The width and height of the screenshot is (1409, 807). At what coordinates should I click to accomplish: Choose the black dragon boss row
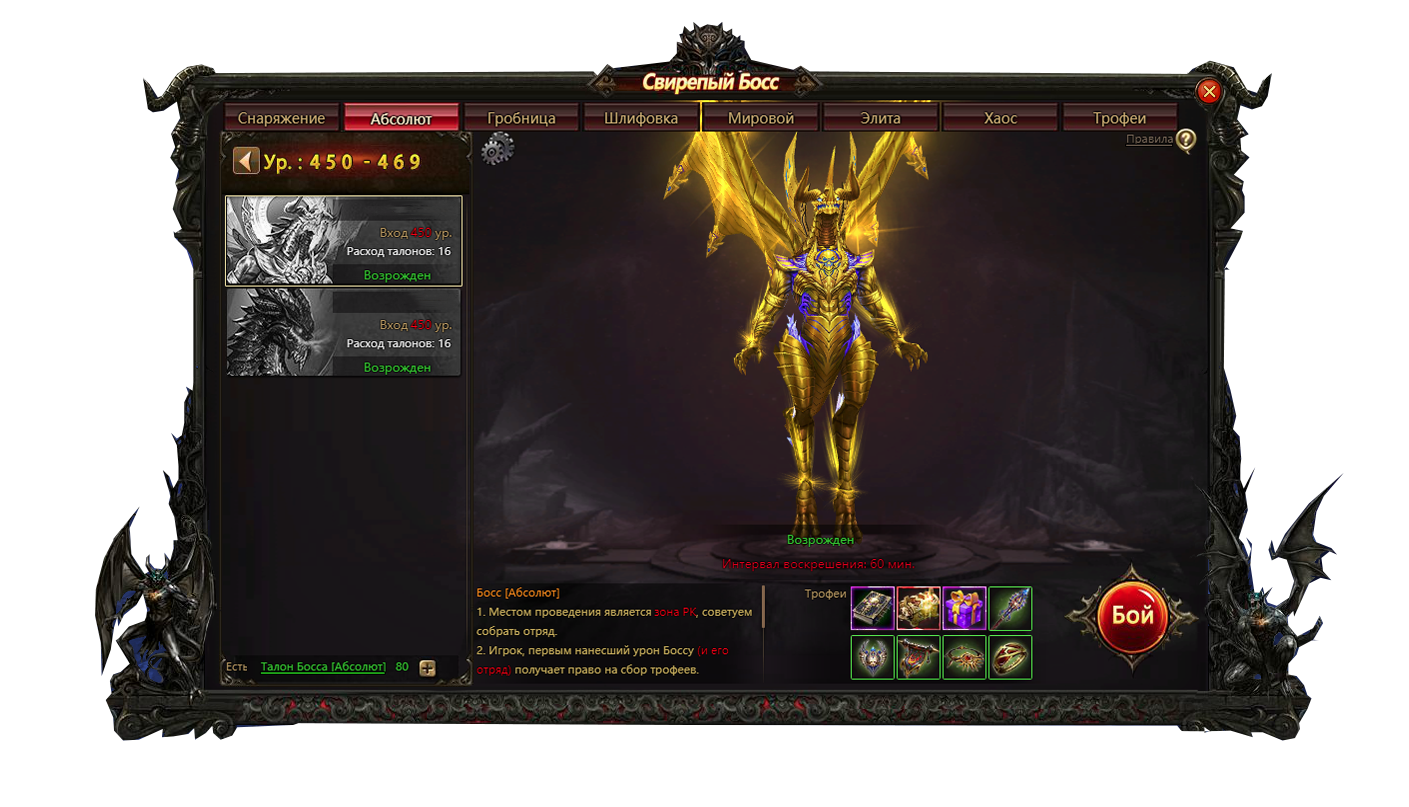pos(344,332)
